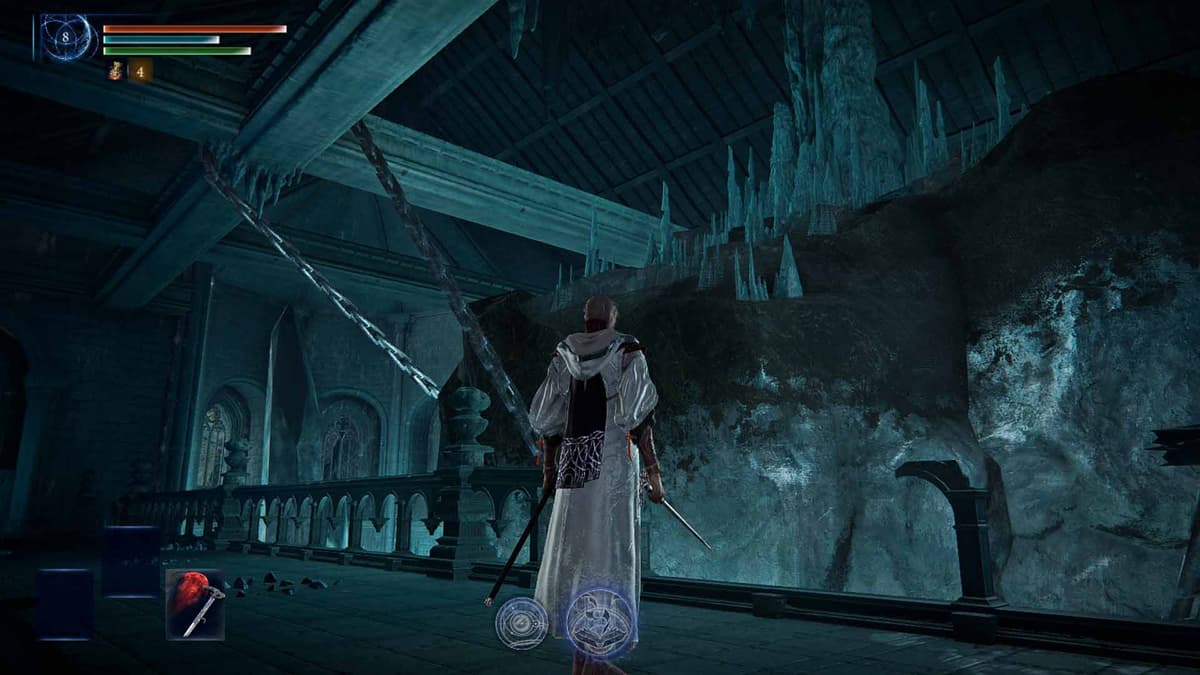This screenshot has height=675, width=1200.
Task: Click the blue orb showing level 8
Action: [68, 38]
